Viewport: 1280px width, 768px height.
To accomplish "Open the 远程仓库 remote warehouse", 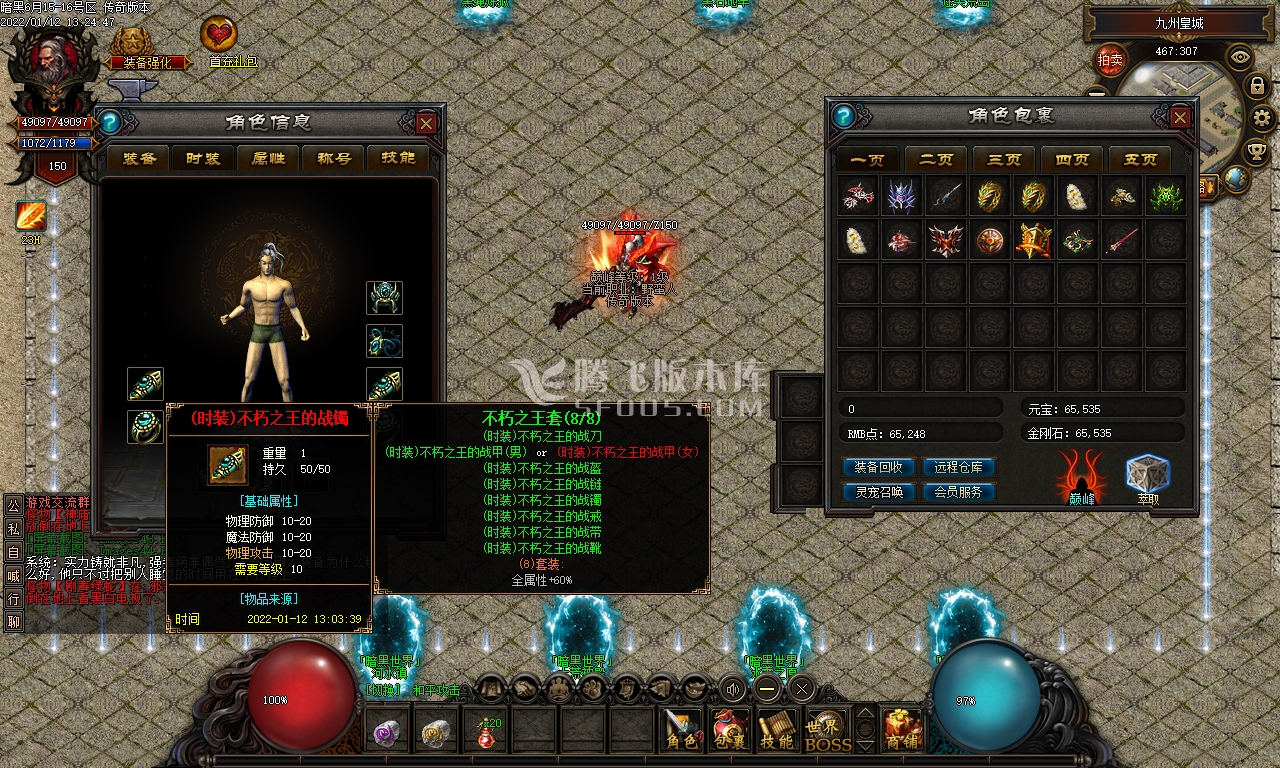I will click(959, 467).
